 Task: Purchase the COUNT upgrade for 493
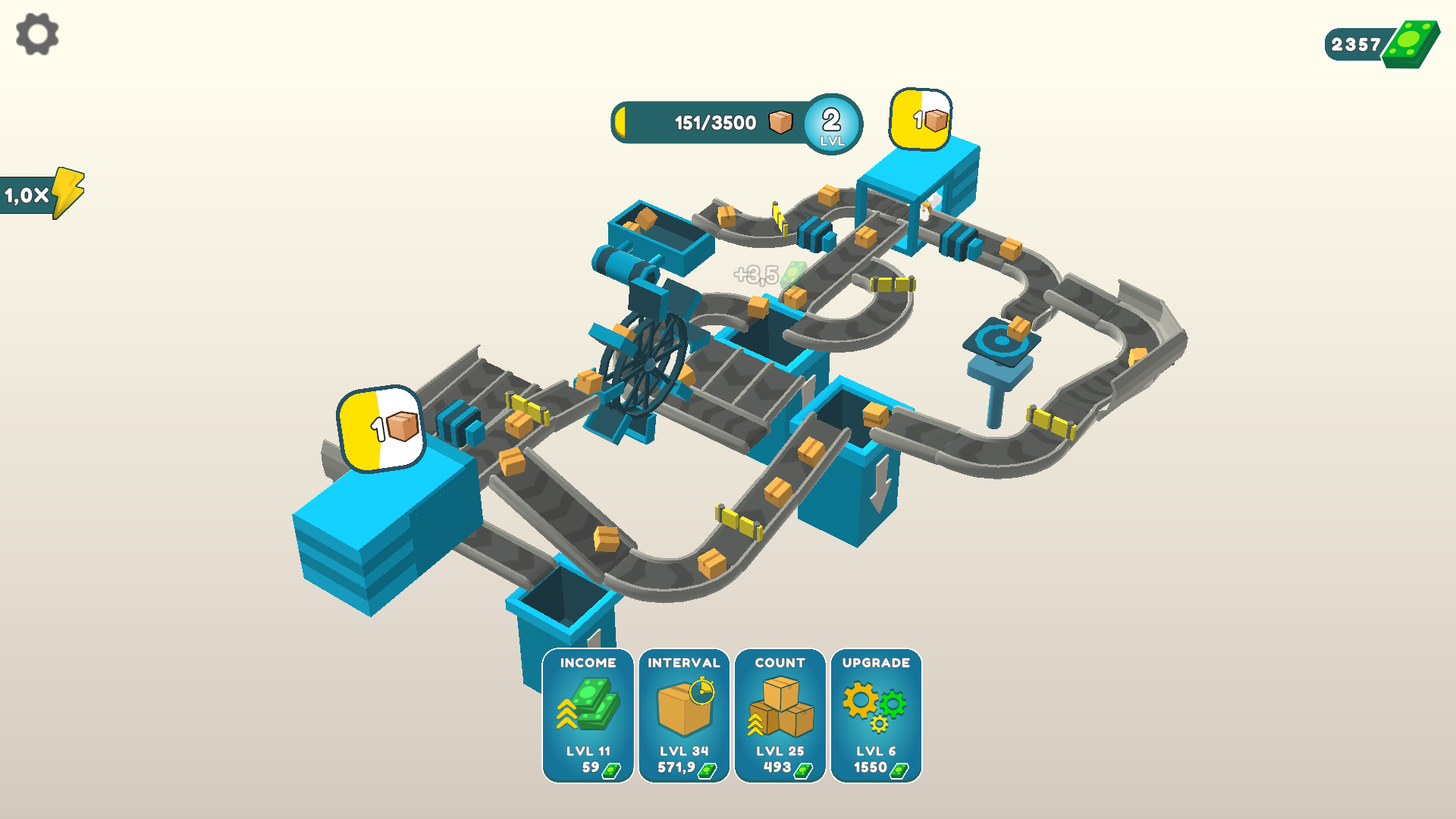[x=780, y=762]
